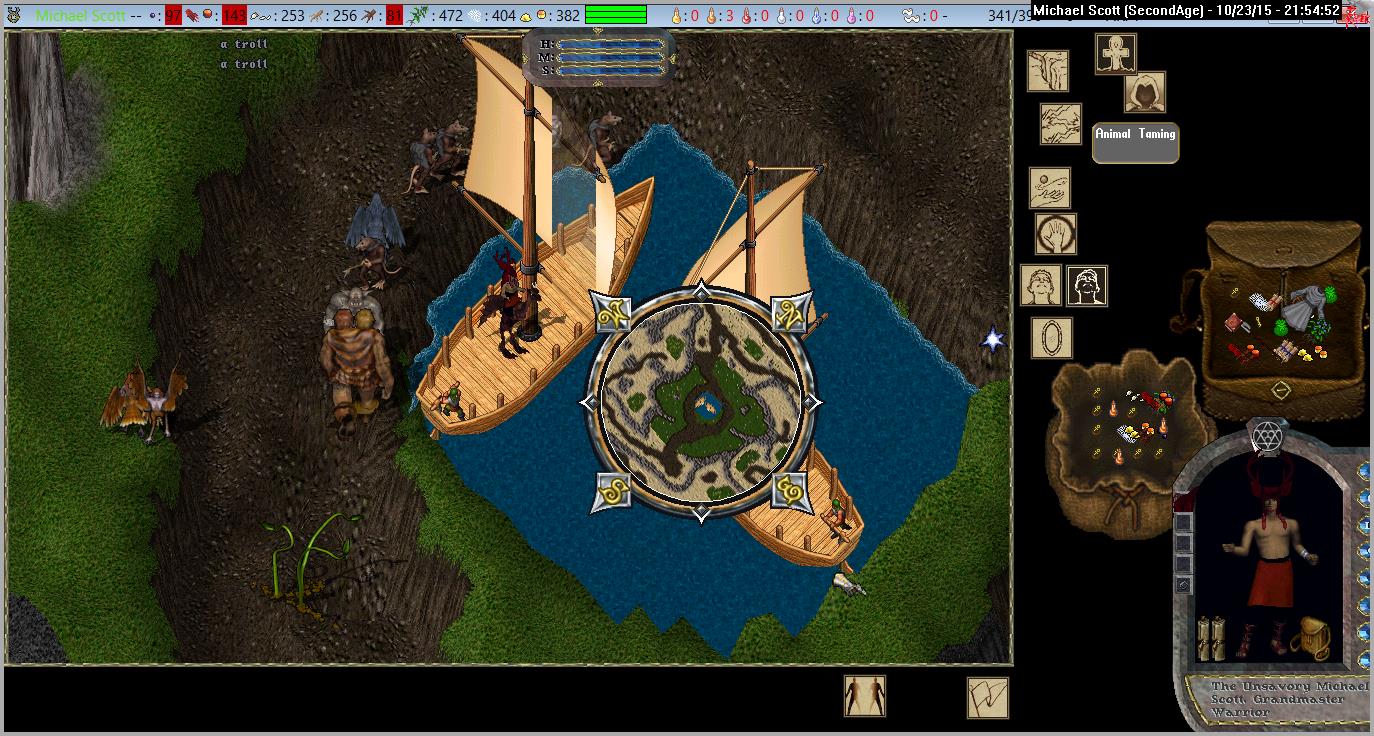This screenshot has height=736, width=1374.
Task: Click the hexagram emblem atop the paperdoll
Action: click(1268, 437)
